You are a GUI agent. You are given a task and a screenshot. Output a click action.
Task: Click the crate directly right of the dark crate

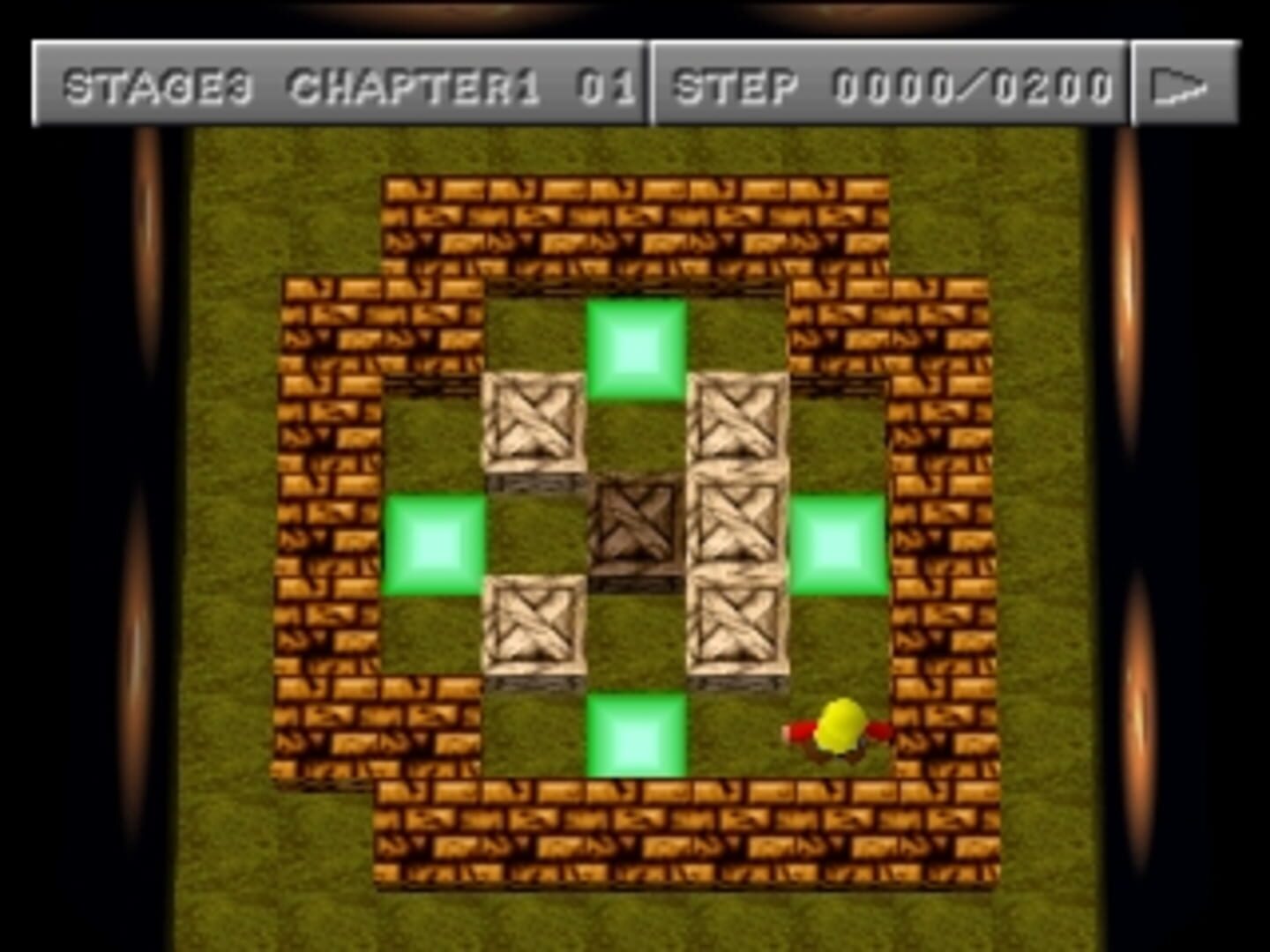click(x=741, y=527)
